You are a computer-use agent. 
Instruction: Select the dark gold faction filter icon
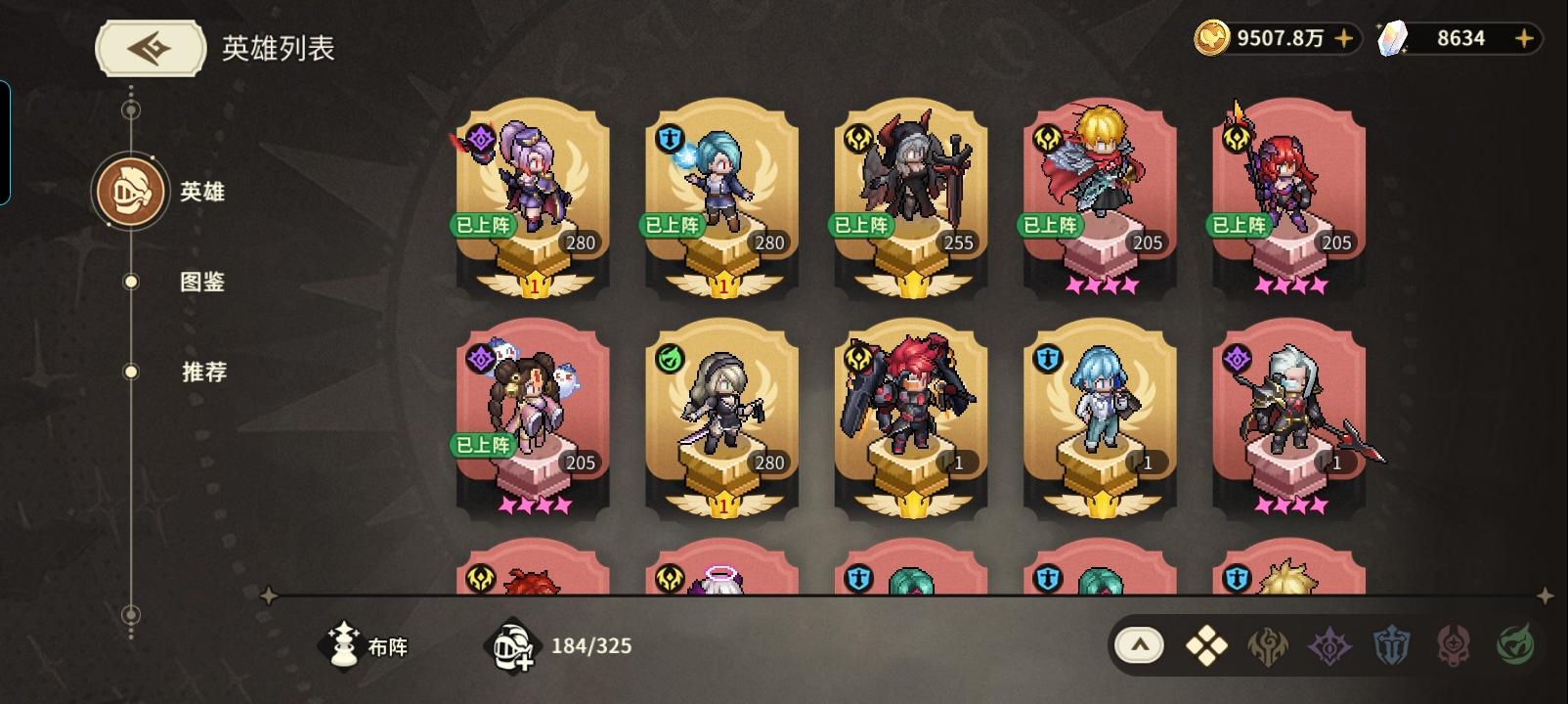click(x=1268, y=645)
